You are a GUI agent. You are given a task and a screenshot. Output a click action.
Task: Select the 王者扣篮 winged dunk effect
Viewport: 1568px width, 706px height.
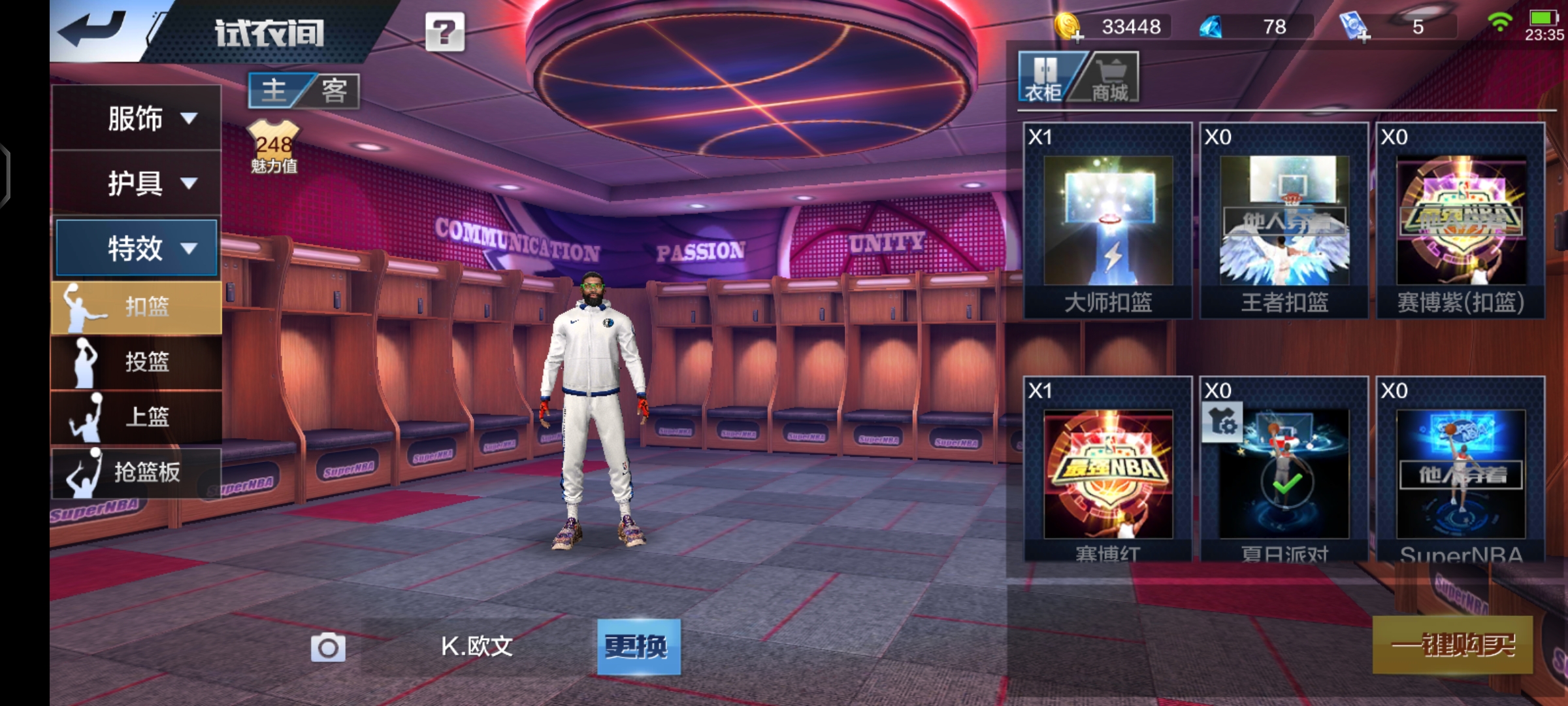(x=1284, y=221)
